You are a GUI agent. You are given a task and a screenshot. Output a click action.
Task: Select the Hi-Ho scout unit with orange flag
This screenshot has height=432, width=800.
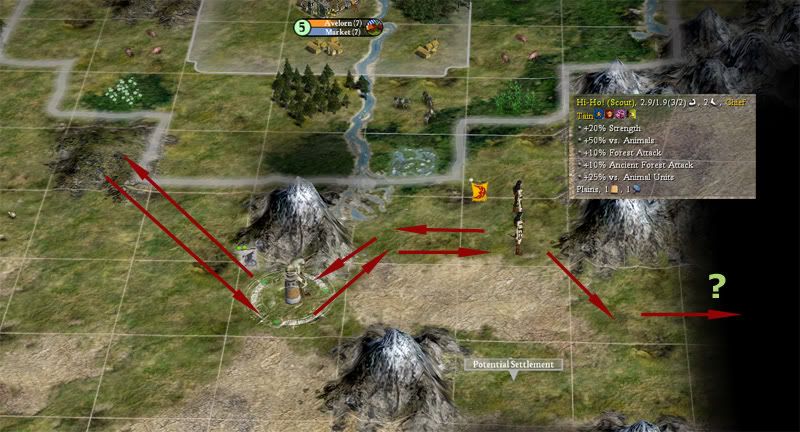click(x=517, y=210)
